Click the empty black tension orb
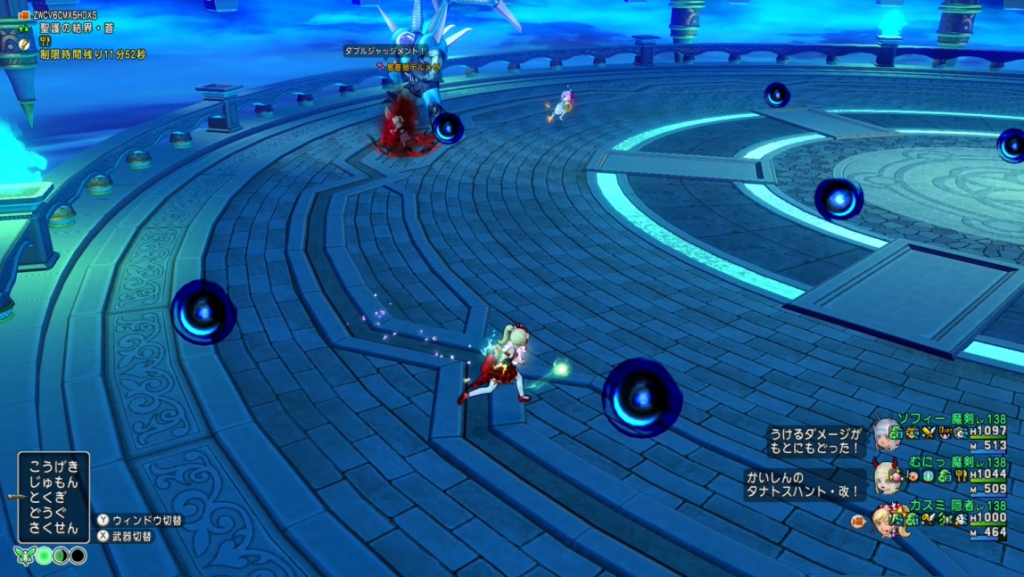1024x577 pixels. tap(78, 555)
